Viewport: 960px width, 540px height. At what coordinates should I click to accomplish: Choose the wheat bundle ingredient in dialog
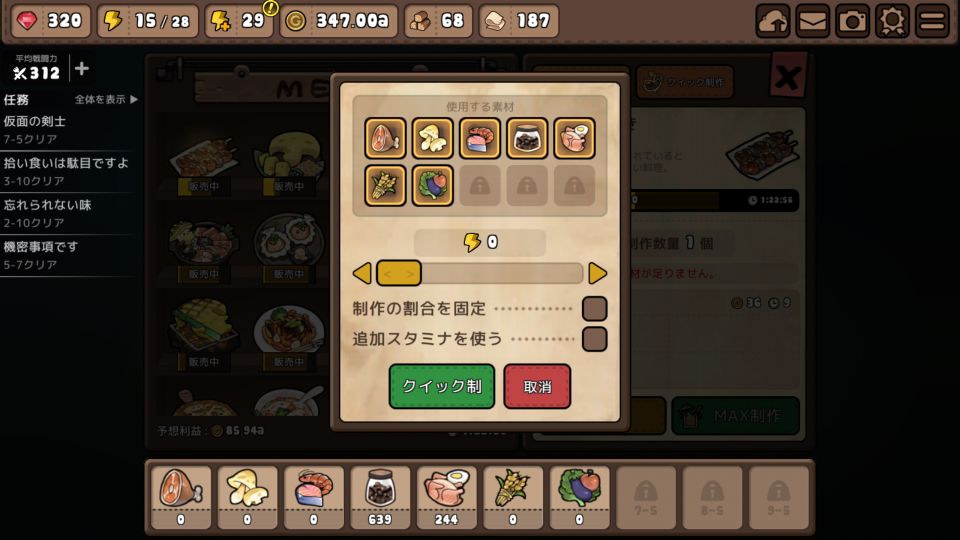[385, 185]
